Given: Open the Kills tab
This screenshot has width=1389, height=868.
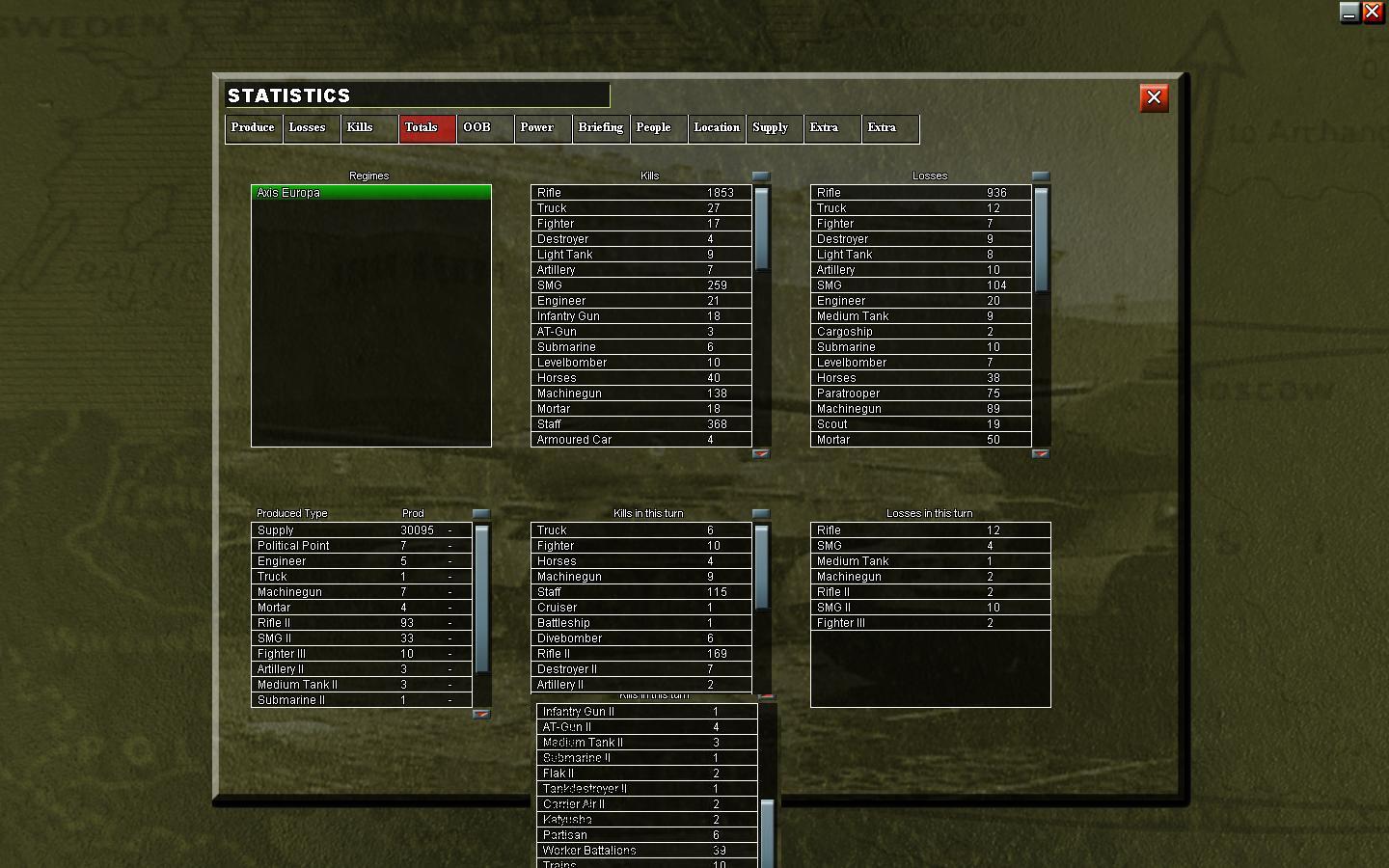Looking at the screenshot, I should pyautogui.click(x=368, y=128).
